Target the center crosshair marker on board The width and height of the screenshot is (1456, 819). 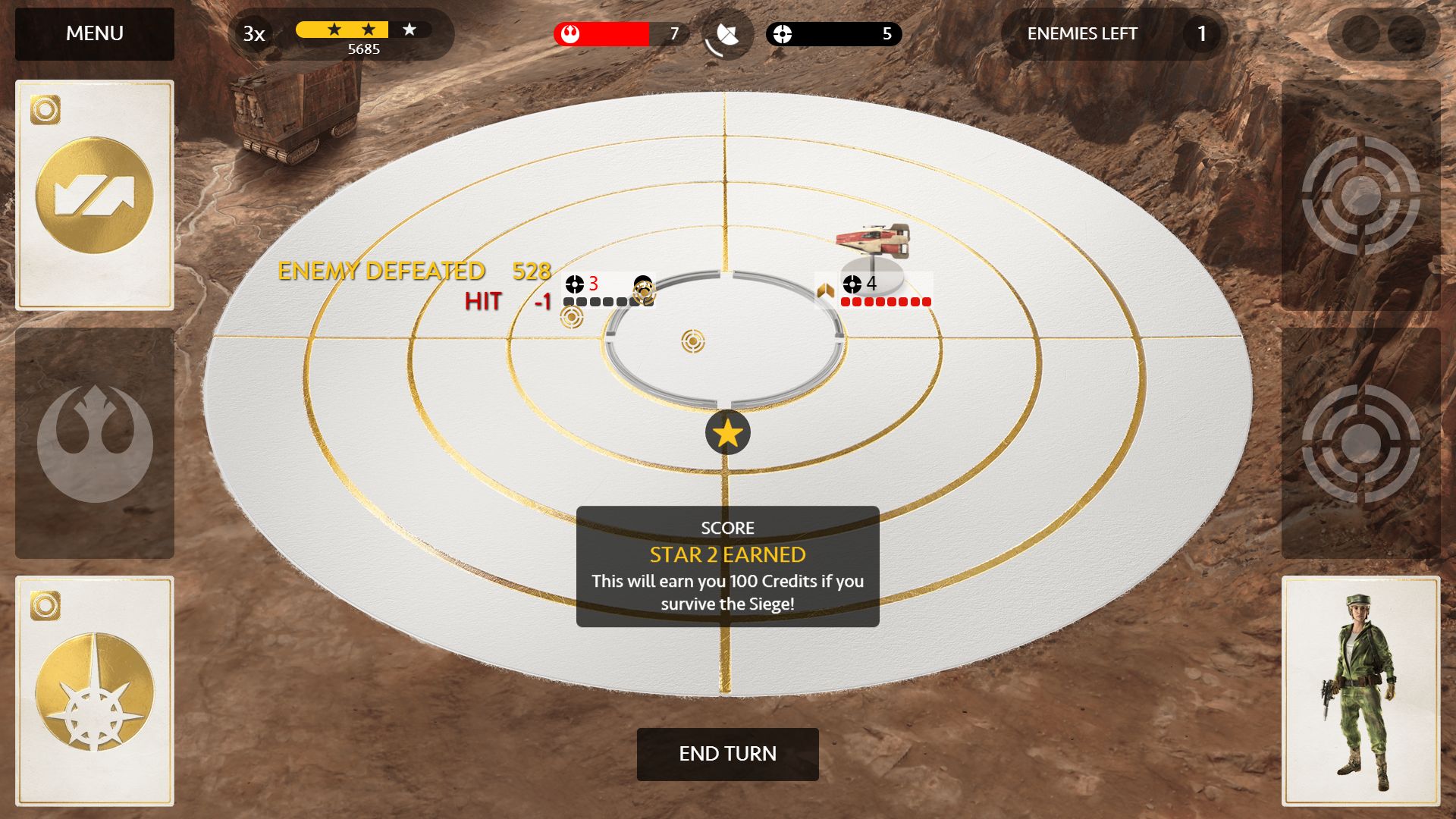(692, 341)
